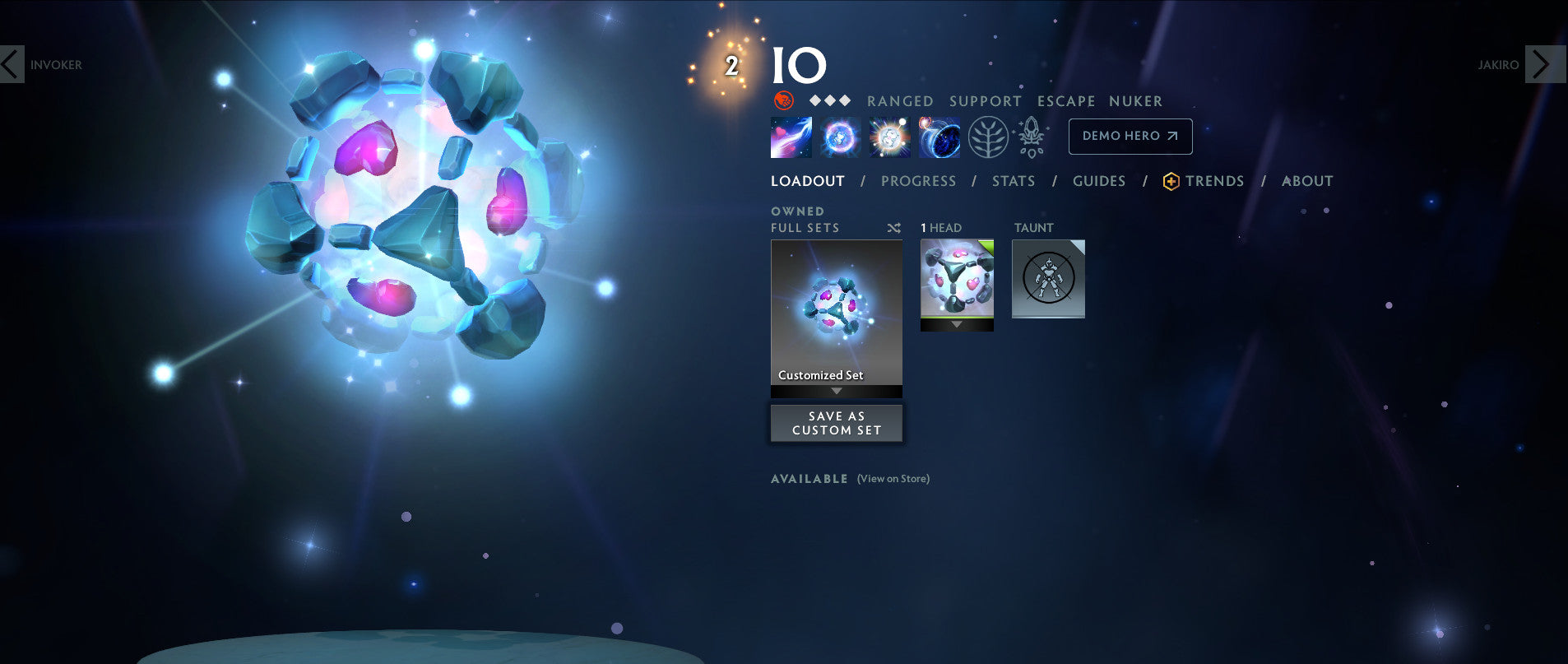The height and width of the screenshot is (664, 1568).
Task: Click the red attribute icon under Io's name
Action: pos(782,100)
